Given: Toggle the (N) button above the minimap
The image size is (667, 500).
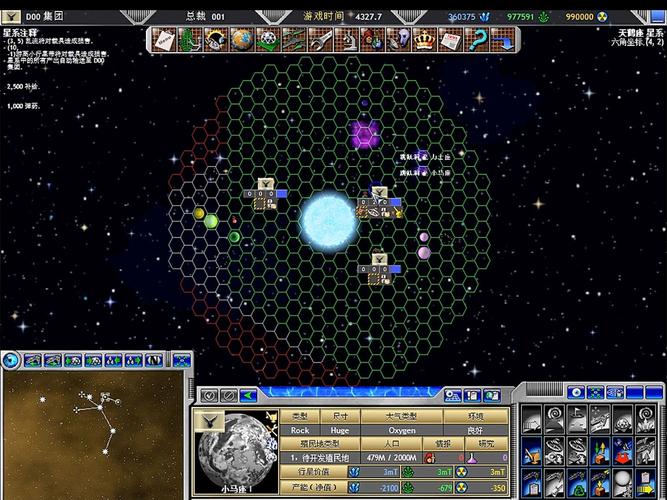Looking at the screenshot, I should tap(153, 359).
